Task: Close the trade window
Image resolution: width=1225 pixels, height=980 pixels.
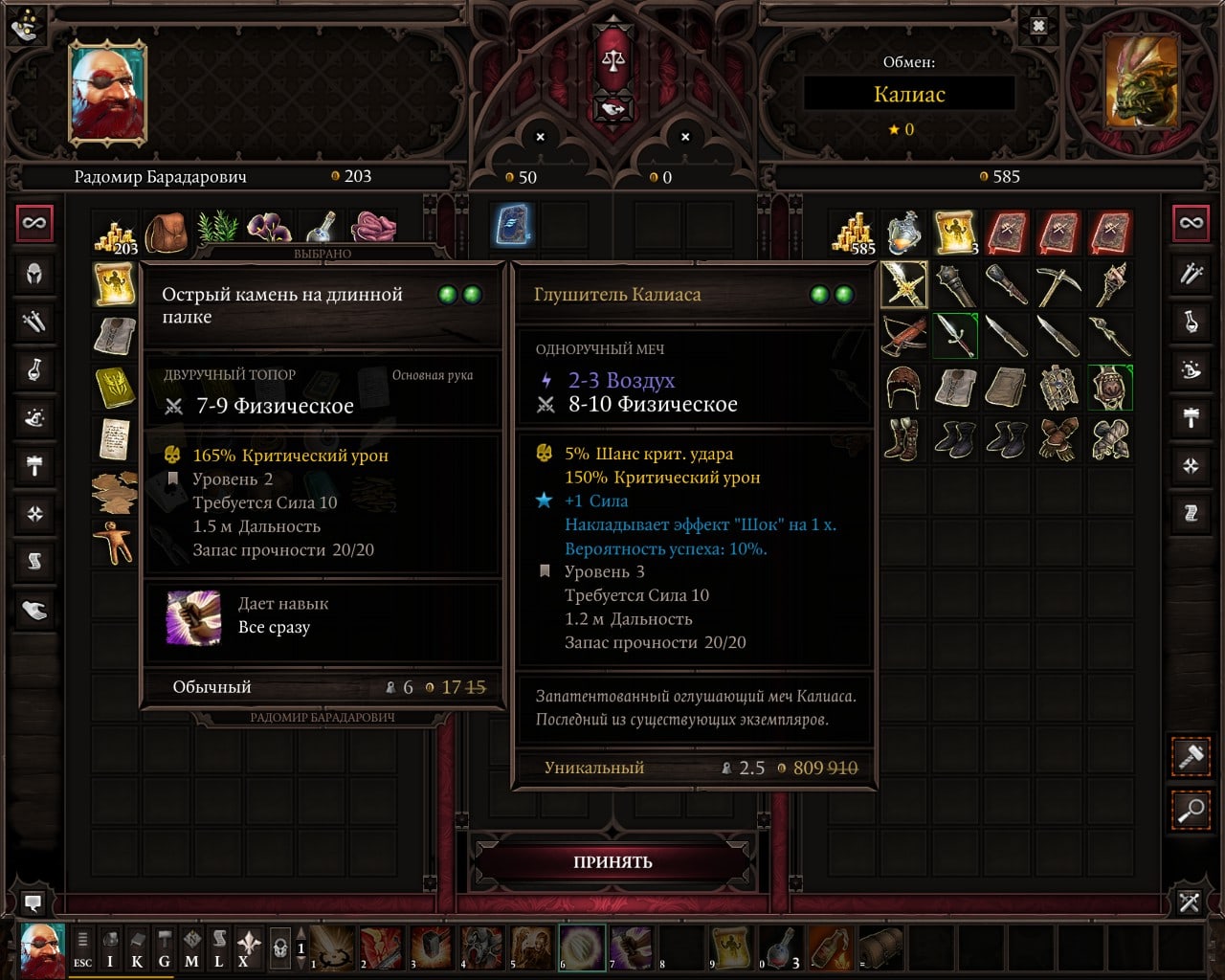Action: tap(1038, 26)
